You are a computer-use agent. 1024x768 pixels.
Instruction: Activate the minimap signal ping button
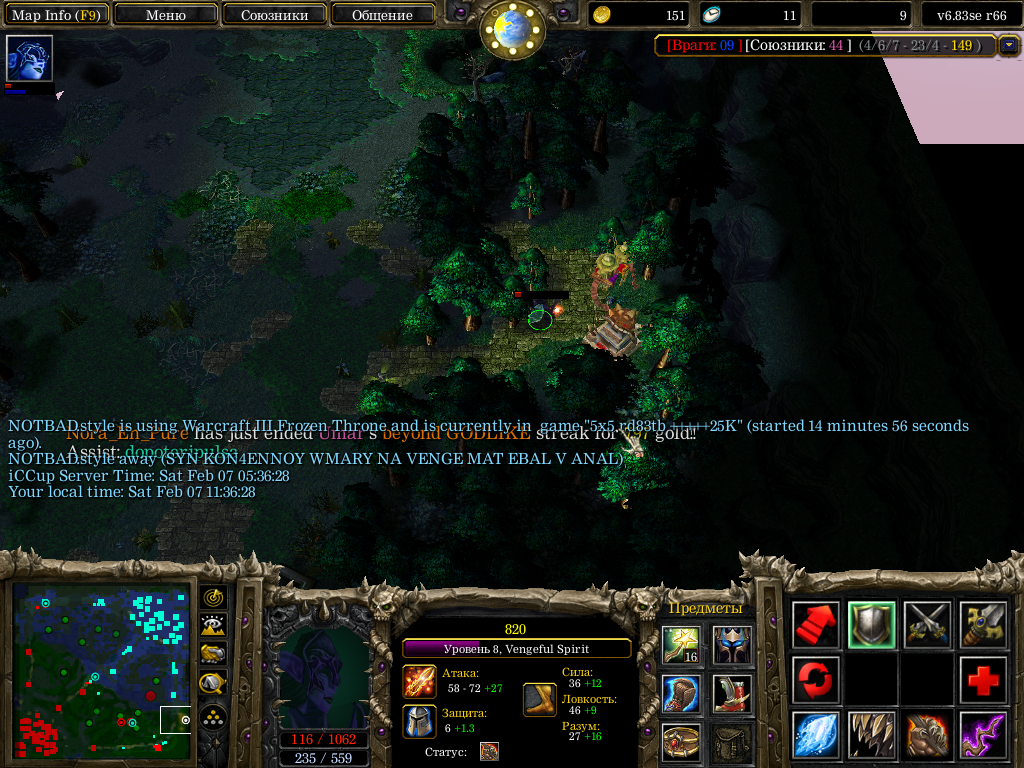click(x=213, y=597)
